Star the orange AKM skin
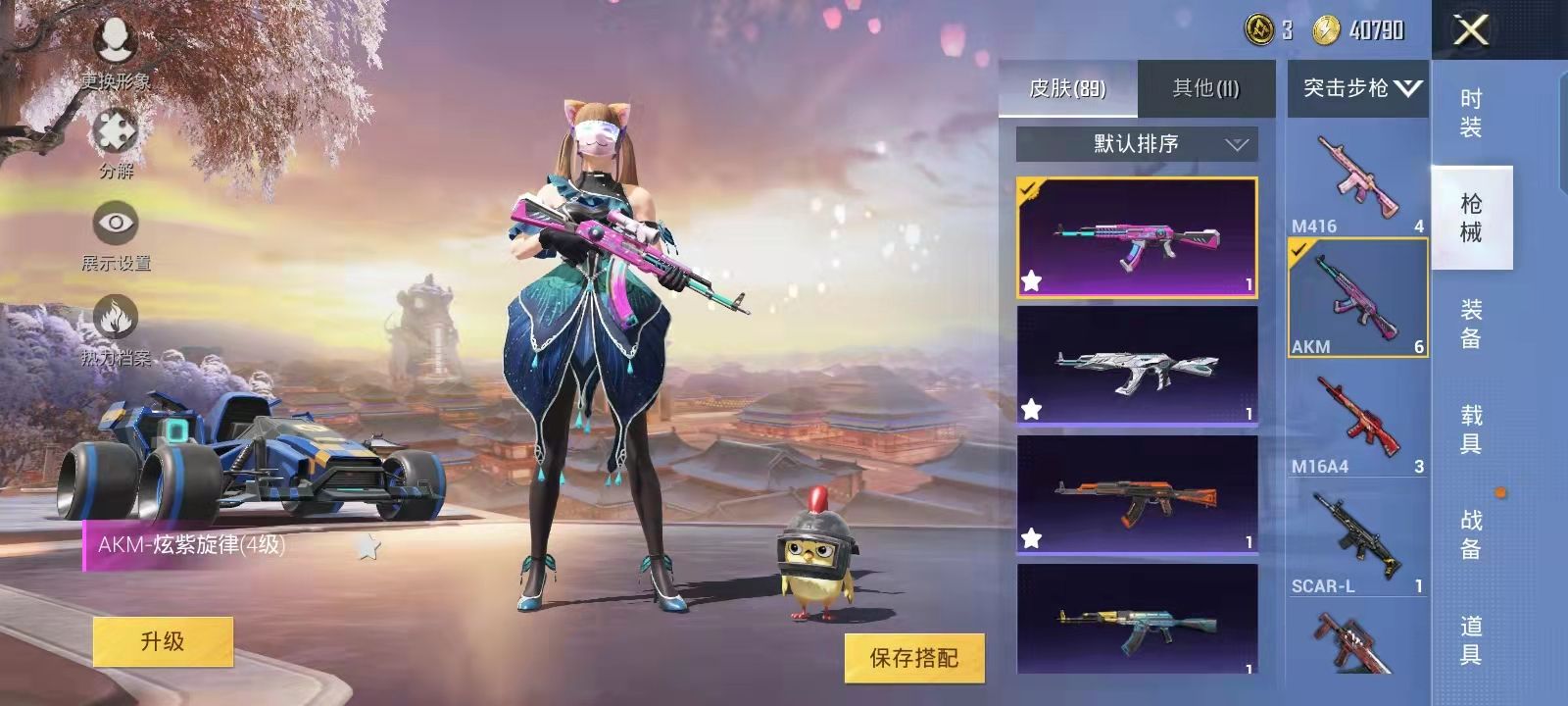Screen dimensions: 1568x706 1032,536
